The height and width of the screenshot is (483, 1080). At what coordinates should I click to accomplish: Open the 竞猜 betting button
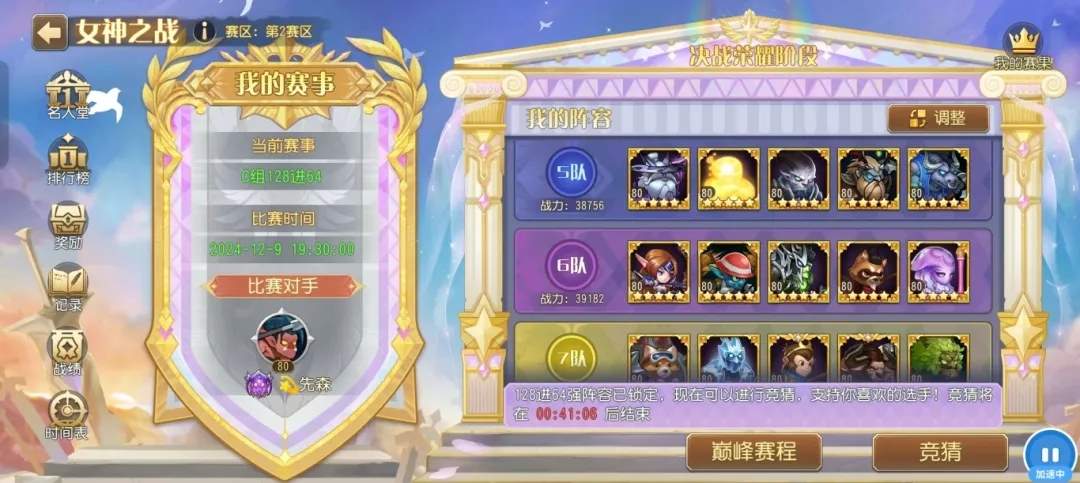tap(940, 452)
